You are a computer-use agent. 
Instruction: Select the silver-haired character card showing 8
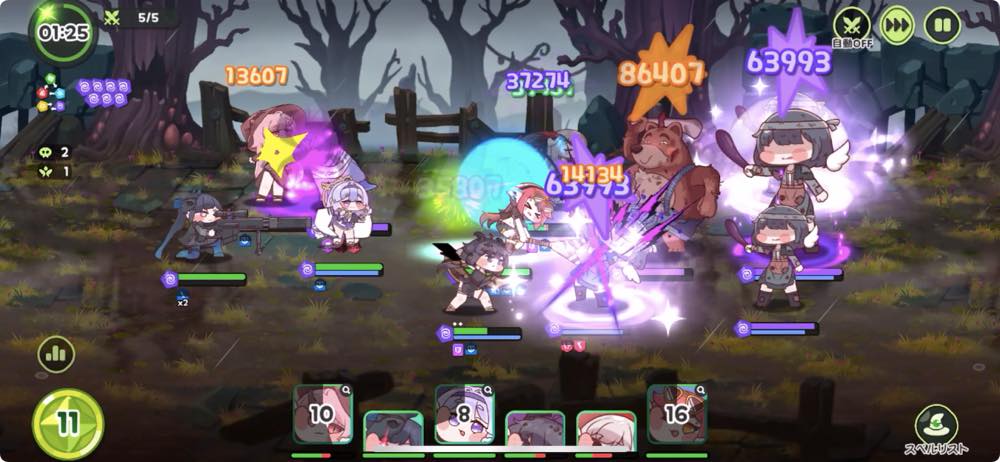pos(464,414)
